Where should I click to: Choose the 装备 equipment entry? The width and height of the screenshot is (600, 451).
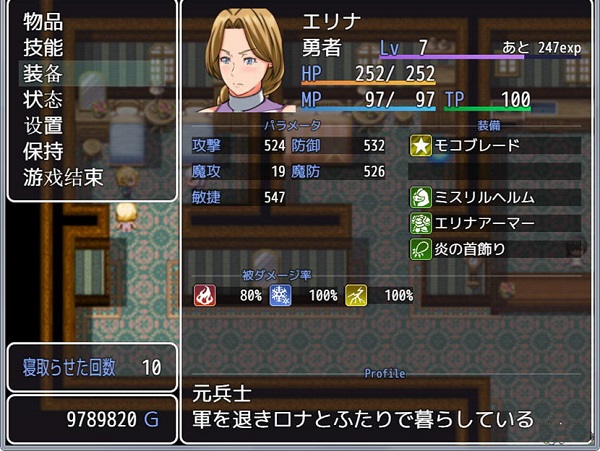(x=43, y=73)
